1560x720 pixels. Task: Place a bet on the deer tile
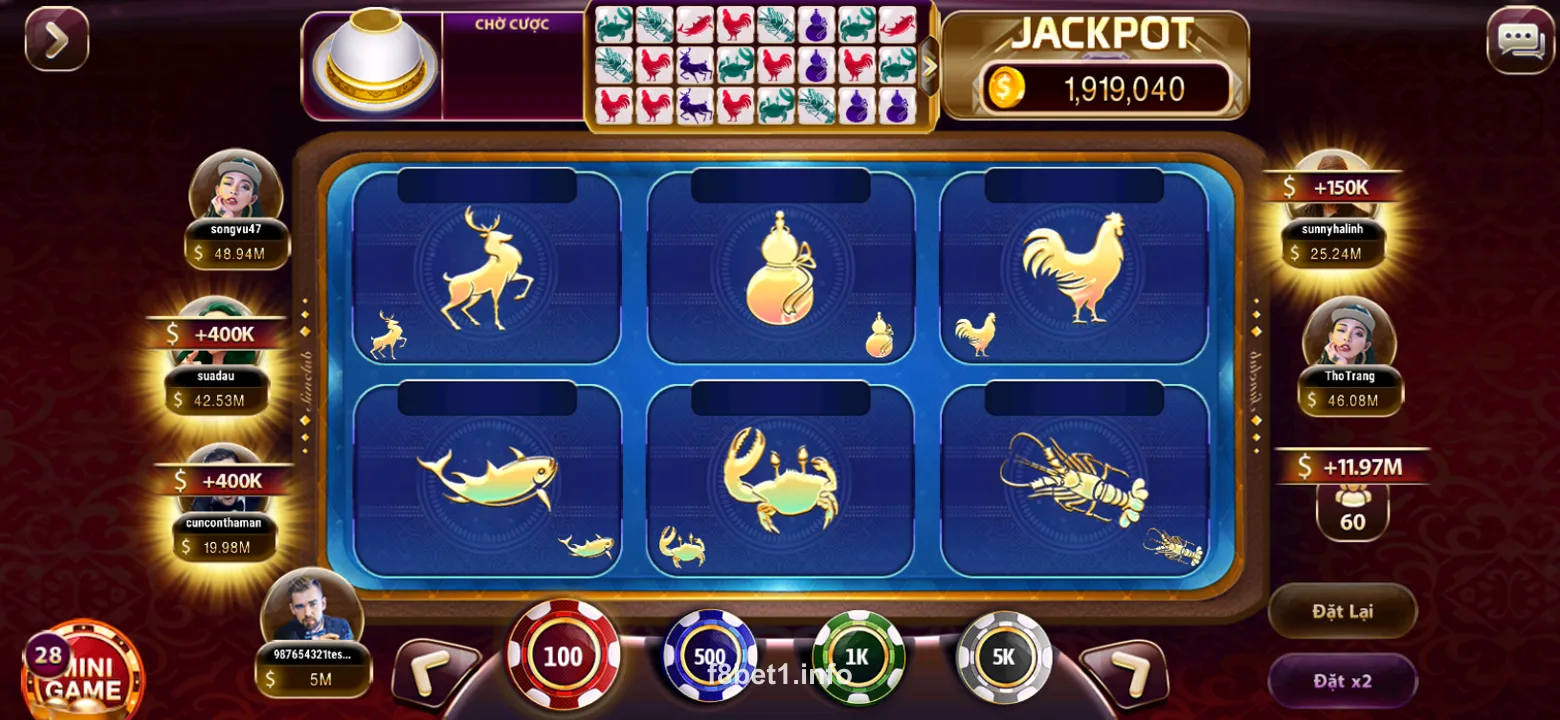[487, 268]
